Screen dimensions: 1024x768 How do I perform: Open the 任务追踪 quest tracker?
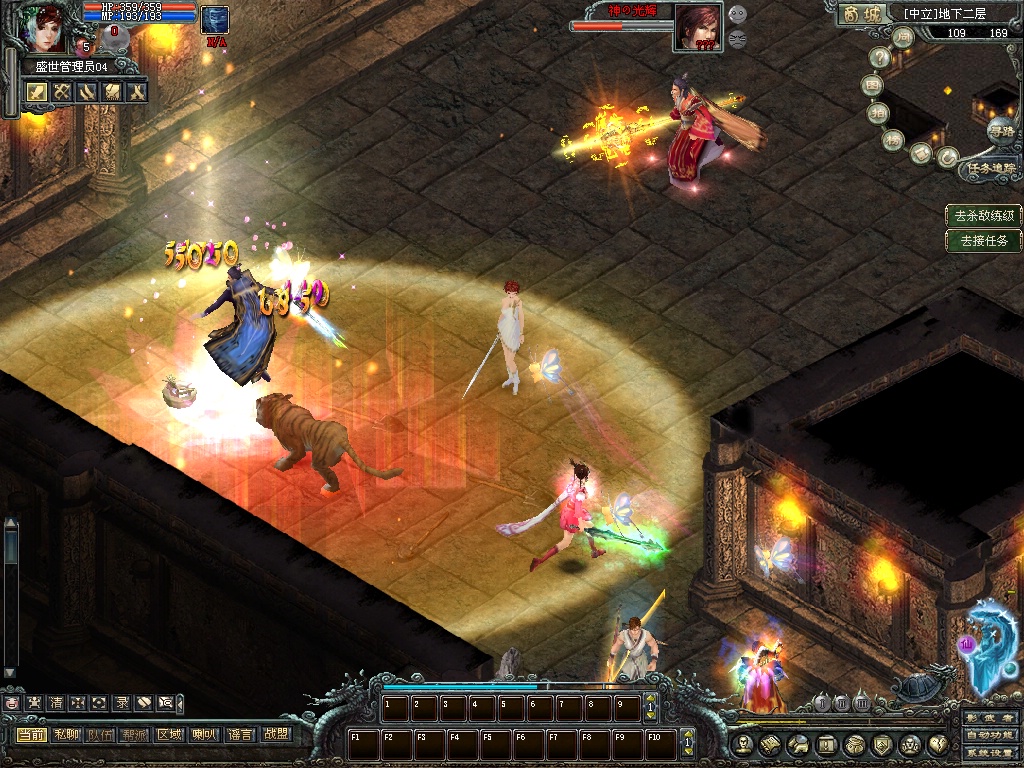pos(990,169)
